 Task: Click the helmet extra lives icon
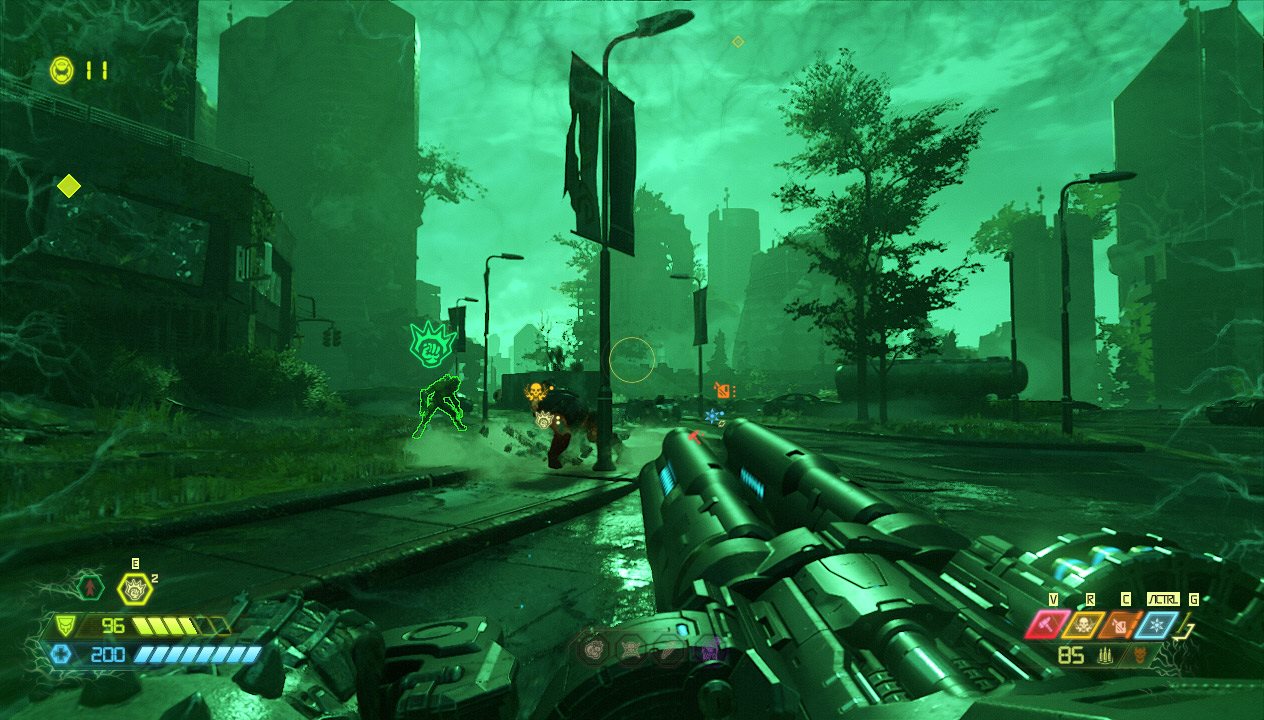62,70
